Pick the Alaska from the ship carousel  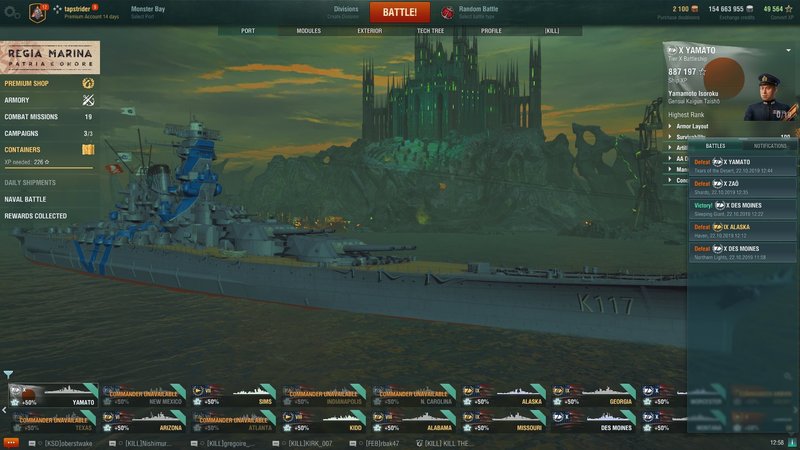pyautogui.click(x=504, y=393)
